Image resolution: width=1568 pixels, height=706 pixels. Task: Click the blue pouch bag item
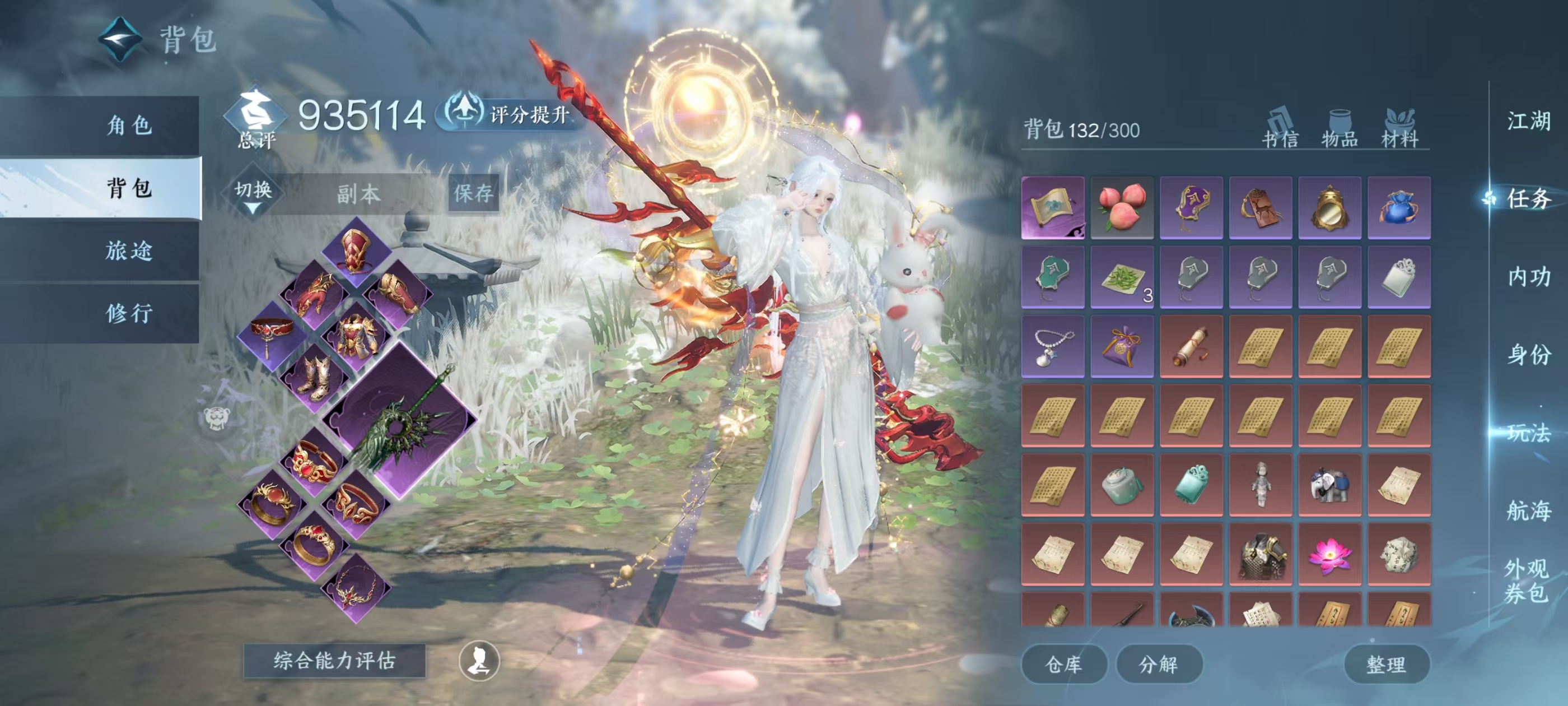1399,207
